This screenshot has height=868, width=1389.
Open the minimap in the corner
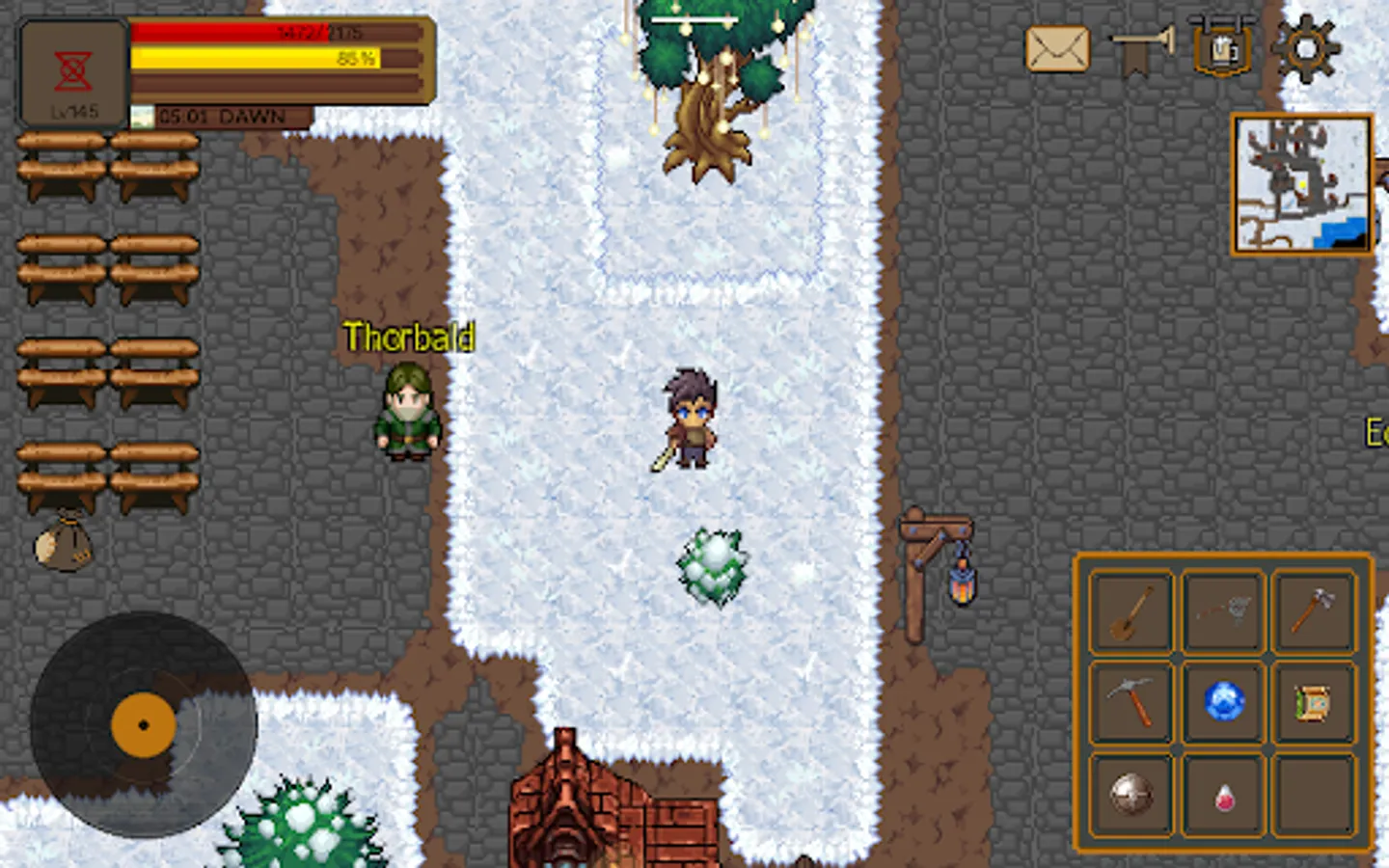point(1301,183)
